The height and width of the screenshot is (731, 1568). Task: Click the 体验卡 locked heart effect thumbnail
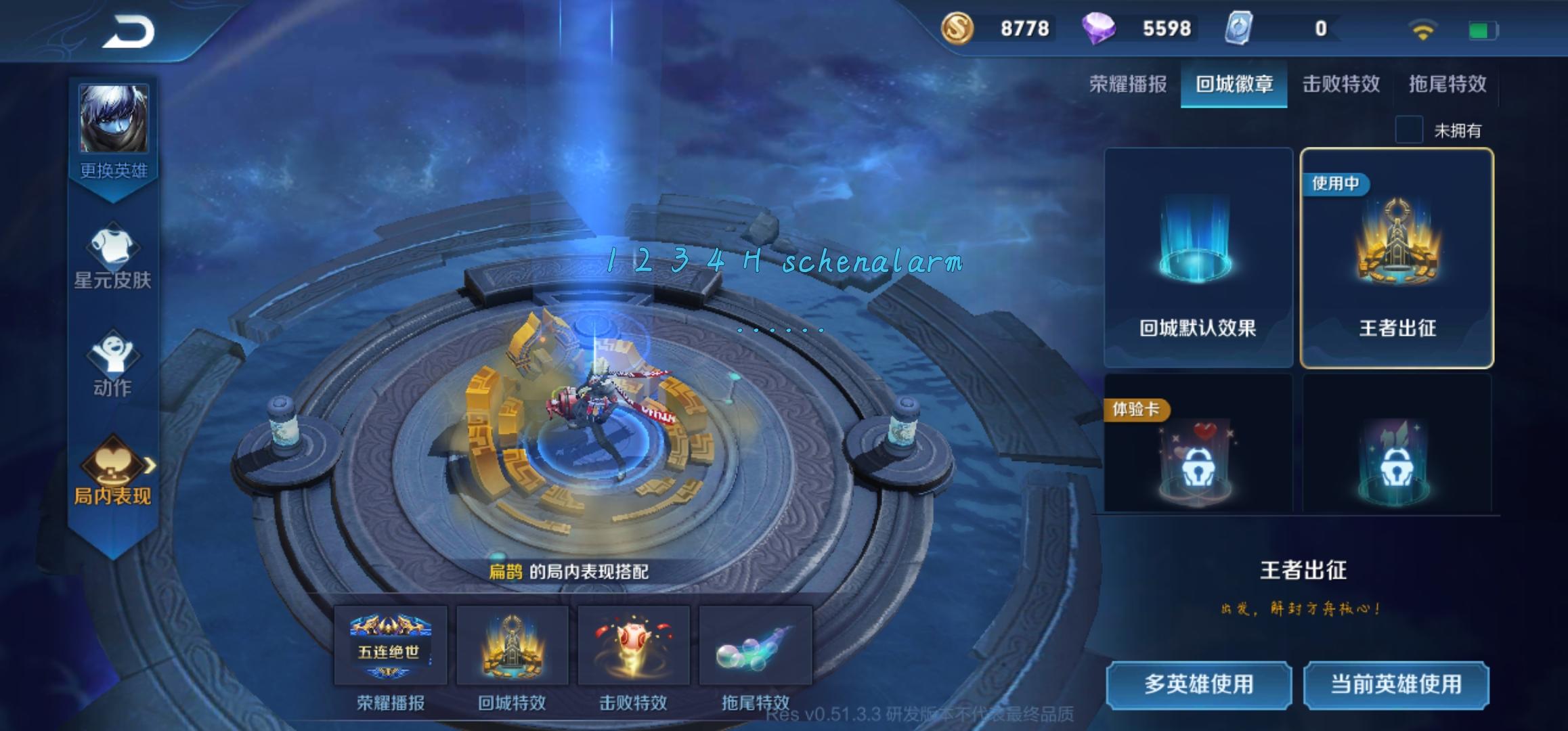click(1197, 460)
